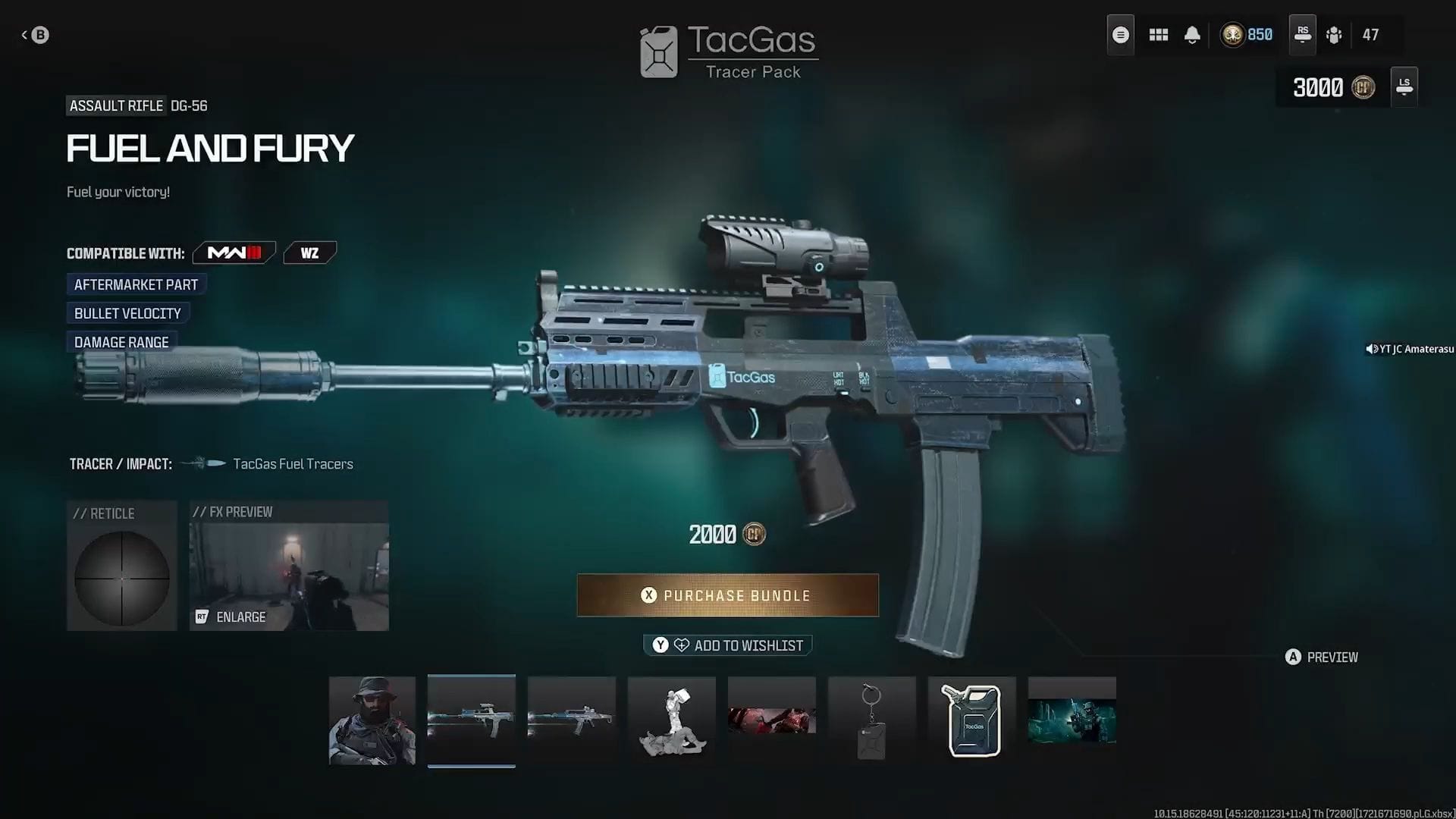Select the WZ compatibility badge
This screenshot has width=1456, height=819.
click(x=309, y=253)
